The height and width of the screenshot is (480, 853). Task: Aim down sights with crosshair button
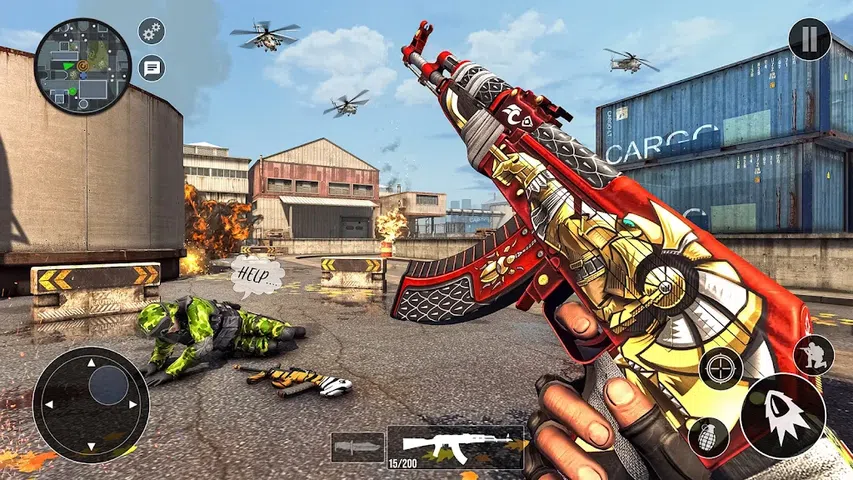pos(721,368)
